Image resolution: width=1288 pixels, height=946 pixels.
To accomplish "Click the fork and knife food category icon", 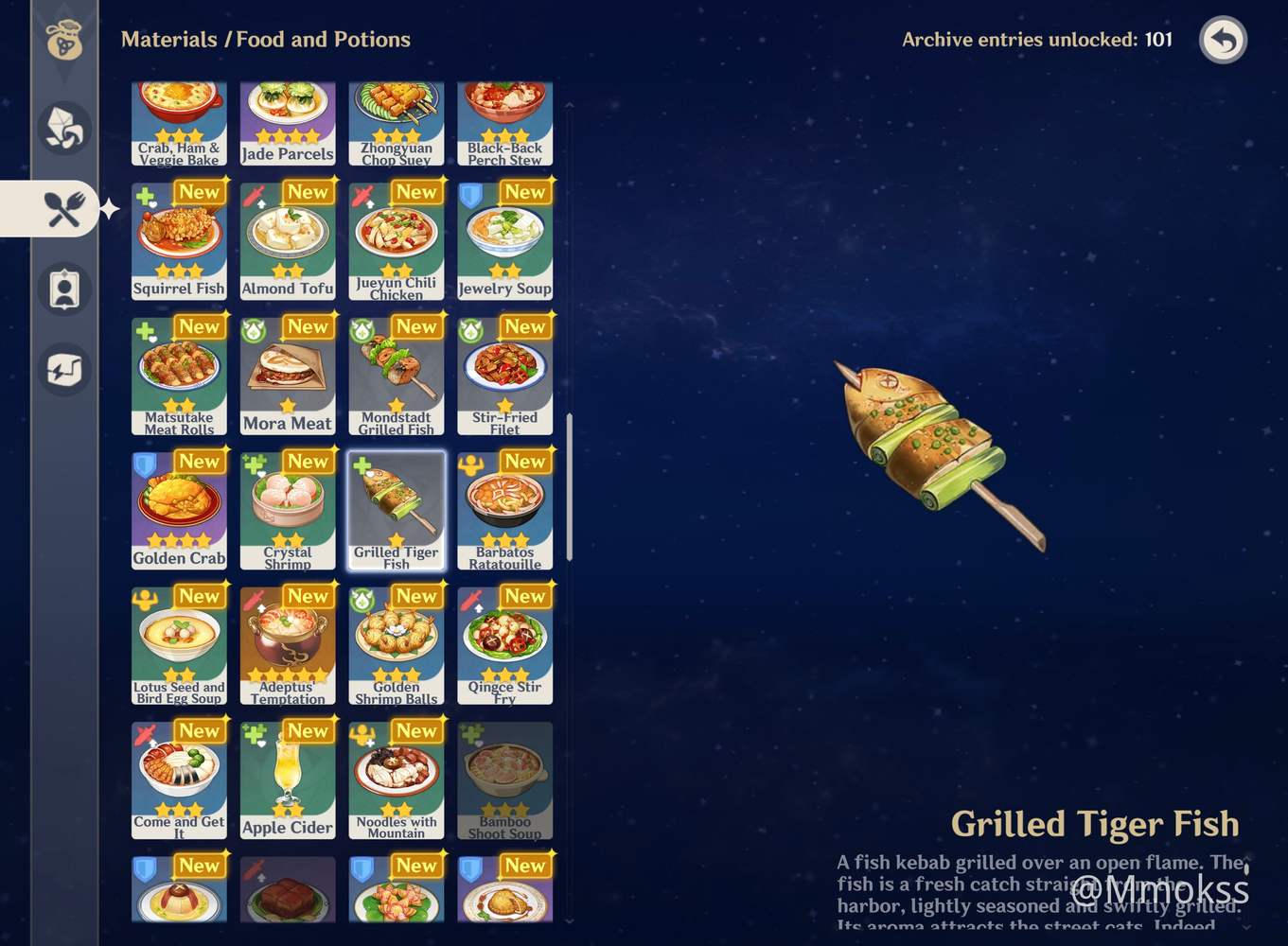I will [x=62, y=208].
